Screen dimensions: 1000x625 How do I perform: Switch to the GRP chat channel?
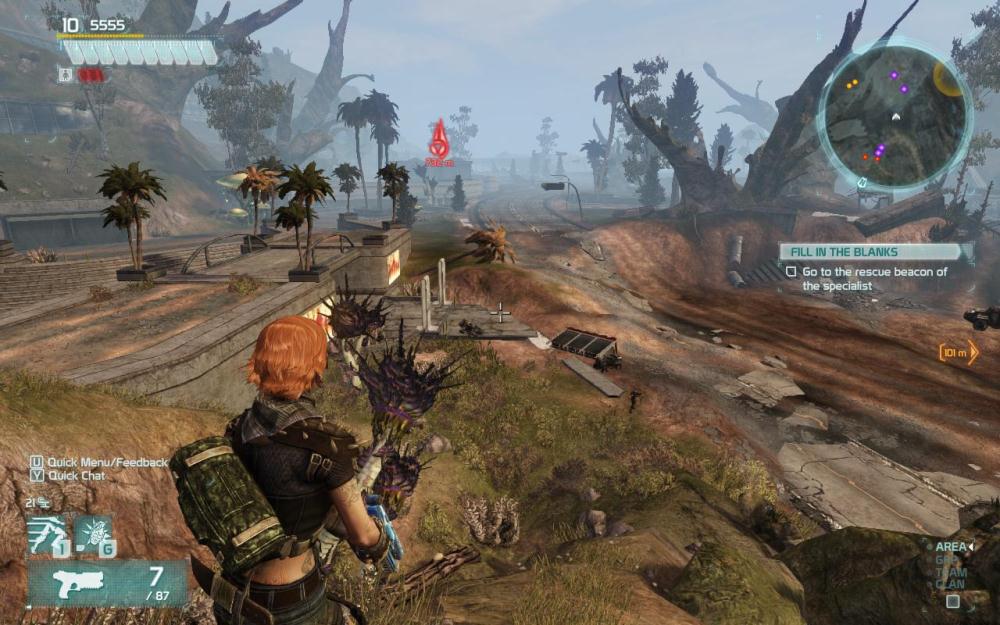coord(945,560)
